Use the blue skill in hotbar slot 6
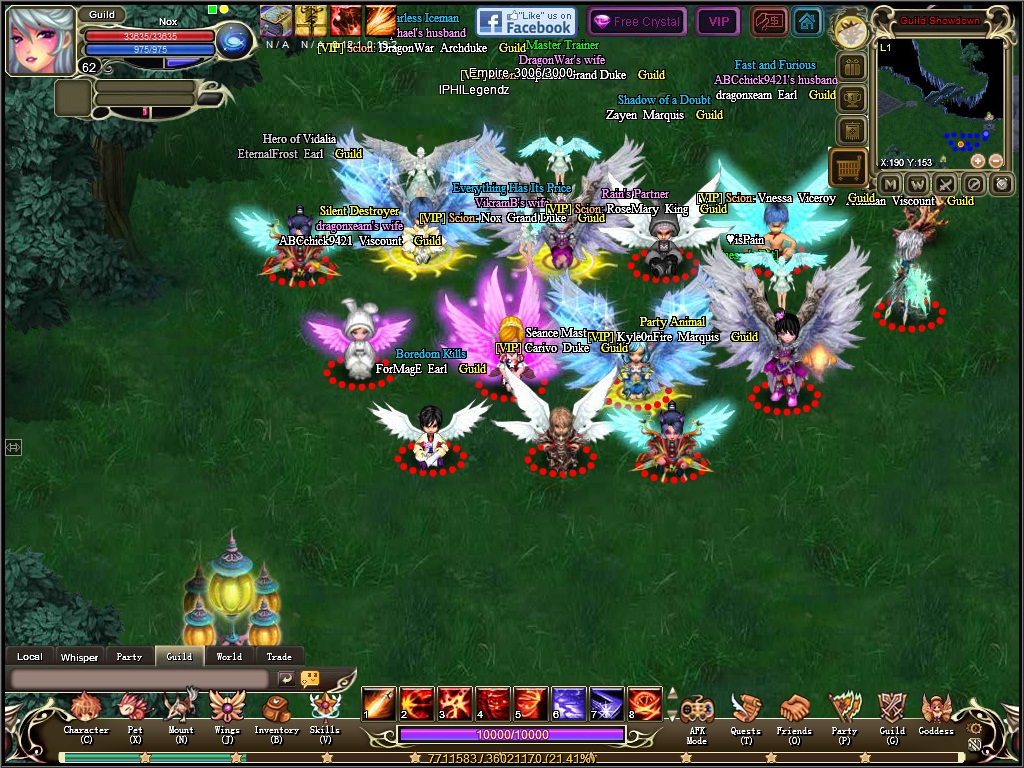 click(569, 703)
